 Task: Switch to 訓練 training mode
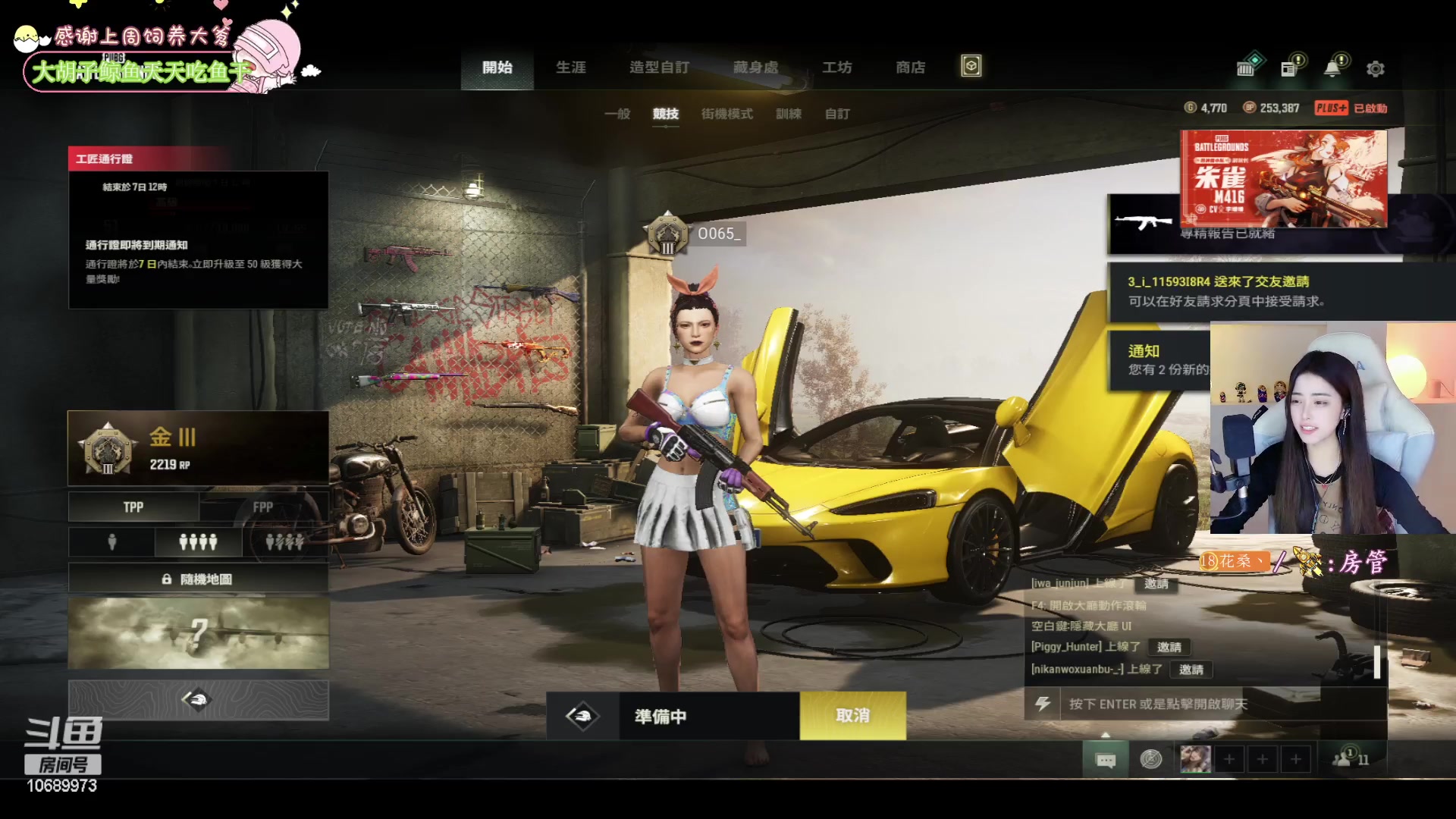point(788,114)
